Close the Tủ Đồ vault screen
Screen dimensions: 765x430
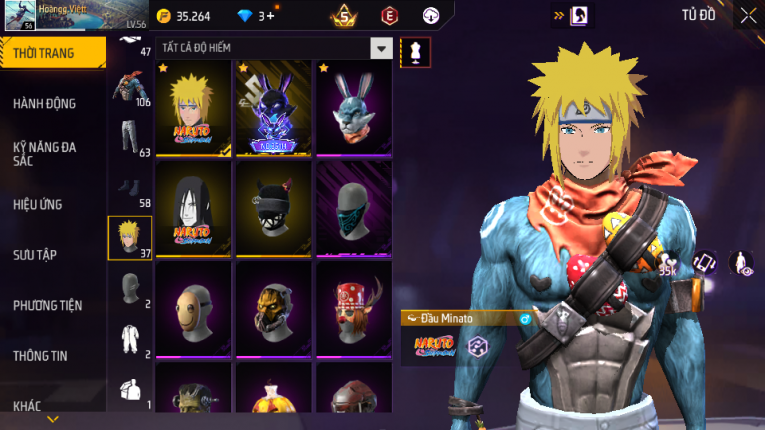[x=748, y=15]
